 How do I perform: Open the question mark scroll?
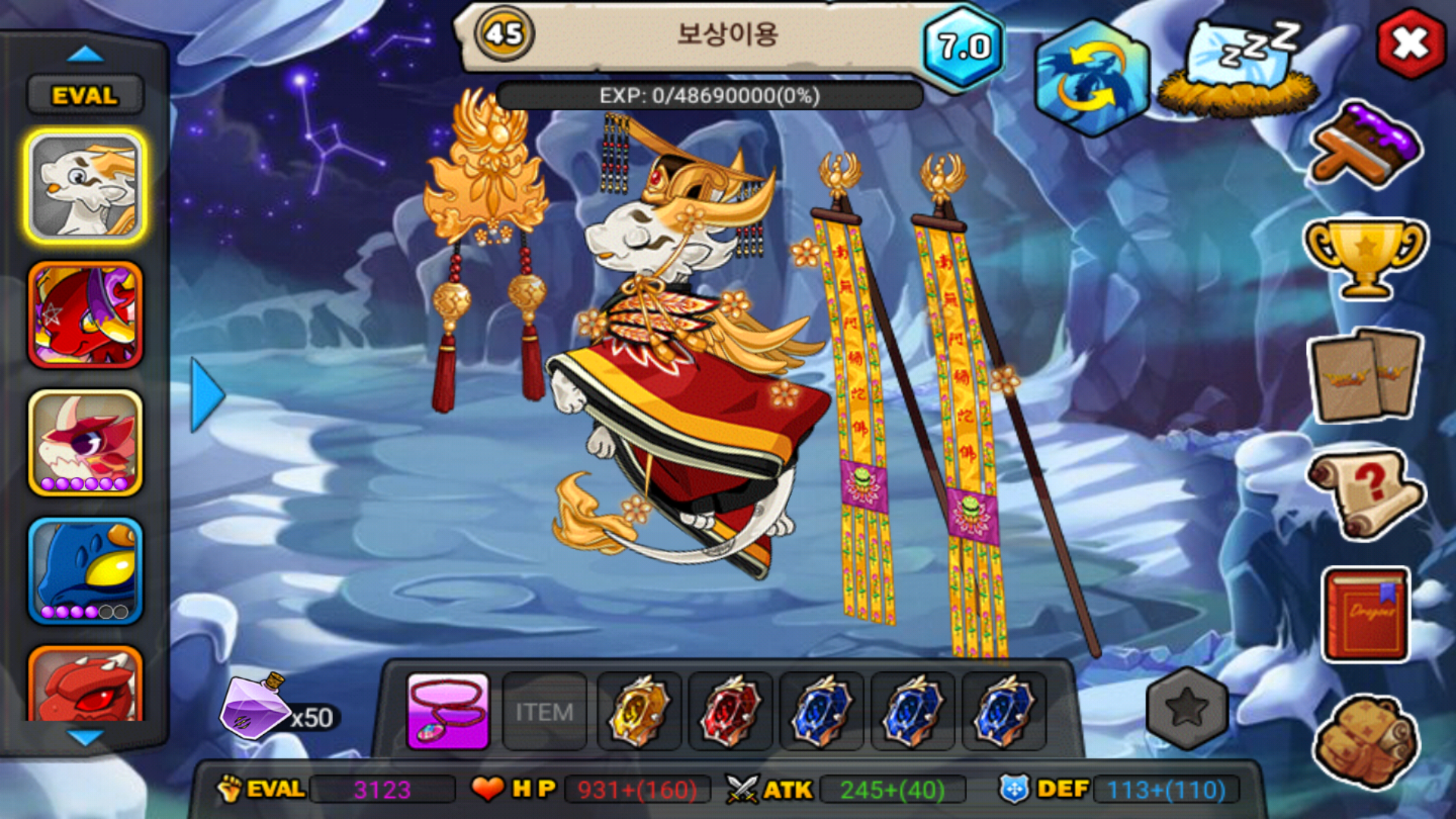click(1367, 494)
